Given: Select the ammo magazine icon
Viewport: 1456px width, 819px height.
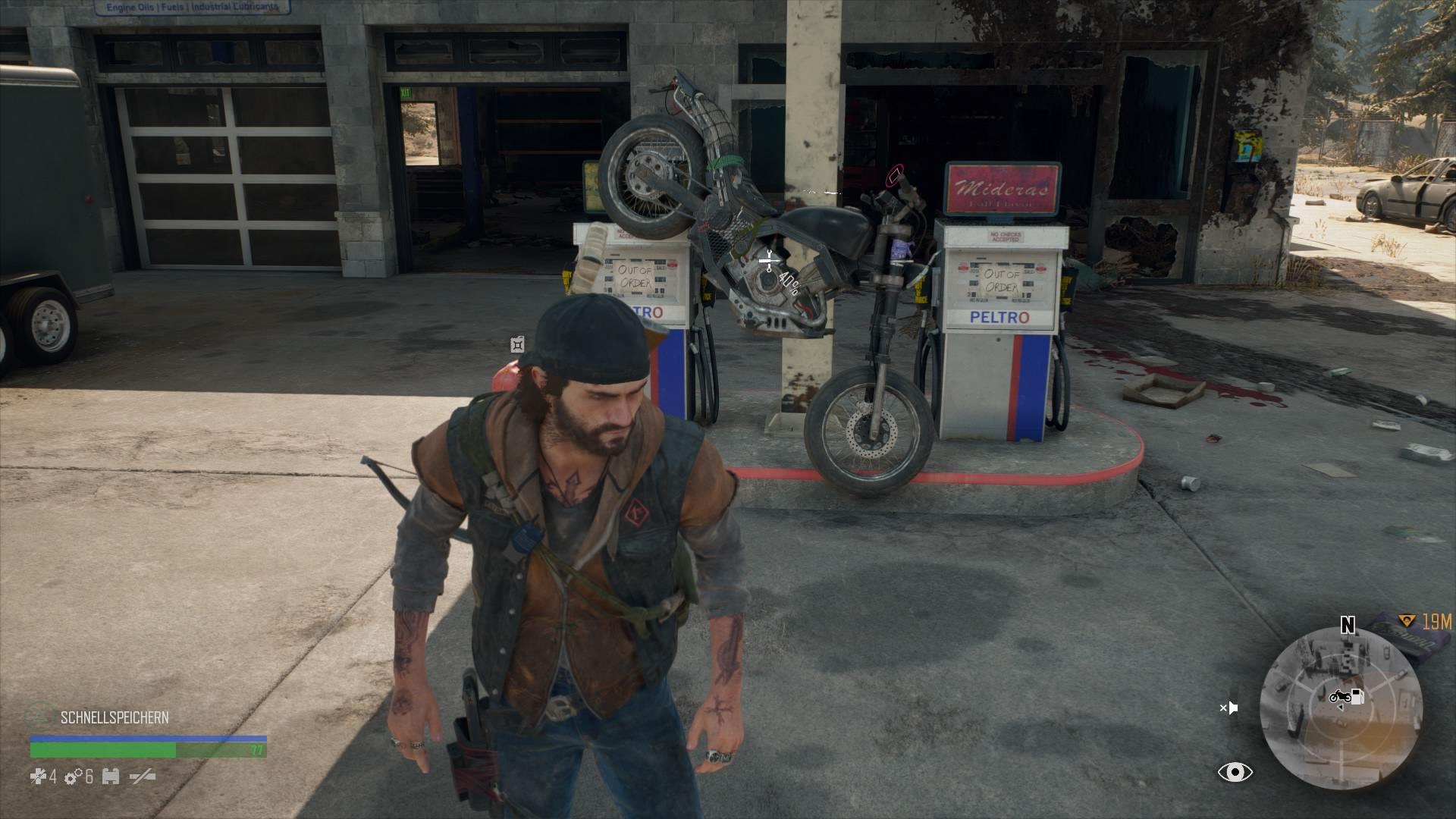Looking at the screenshot, I should 111,777.
